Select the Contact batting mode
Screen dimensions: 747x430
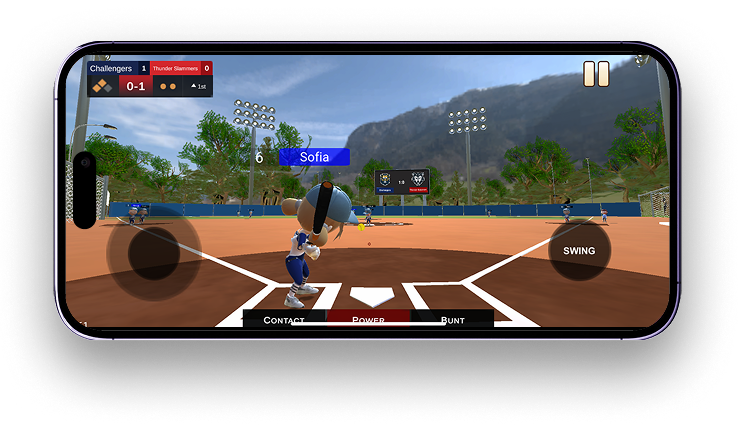tap(285, 319)
